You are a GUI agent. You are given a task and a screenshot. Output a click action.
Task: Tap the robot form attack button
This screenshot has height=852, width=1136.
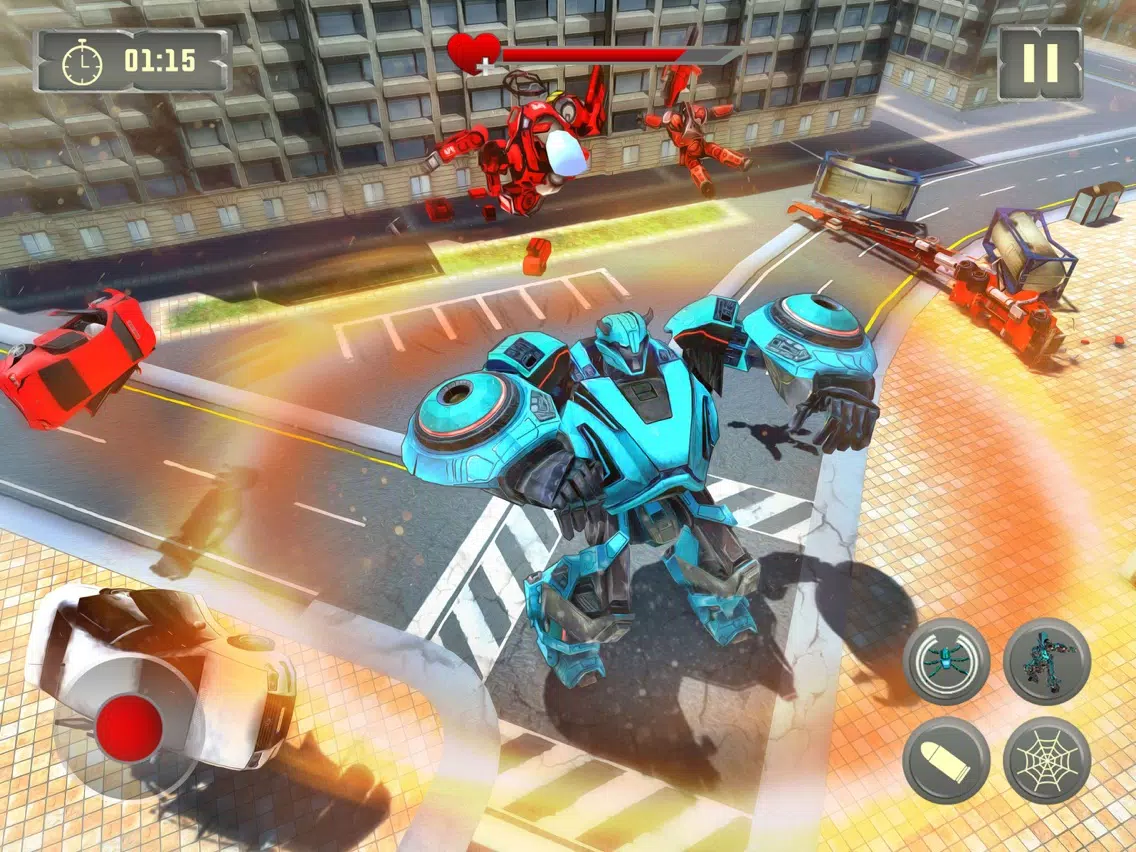click(x=1046, y=661)
